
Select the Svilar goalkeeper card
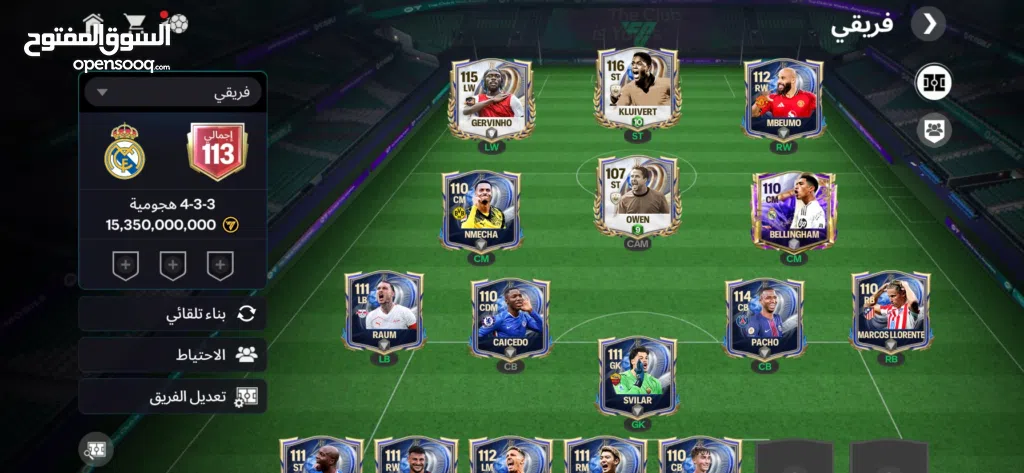click(x=638, y=376)
